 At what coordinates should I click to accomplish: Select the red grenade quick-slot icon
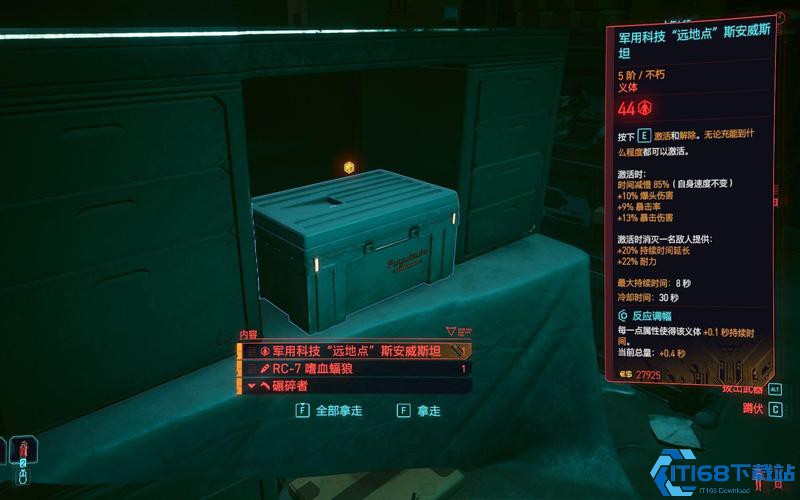coord(21,447)
